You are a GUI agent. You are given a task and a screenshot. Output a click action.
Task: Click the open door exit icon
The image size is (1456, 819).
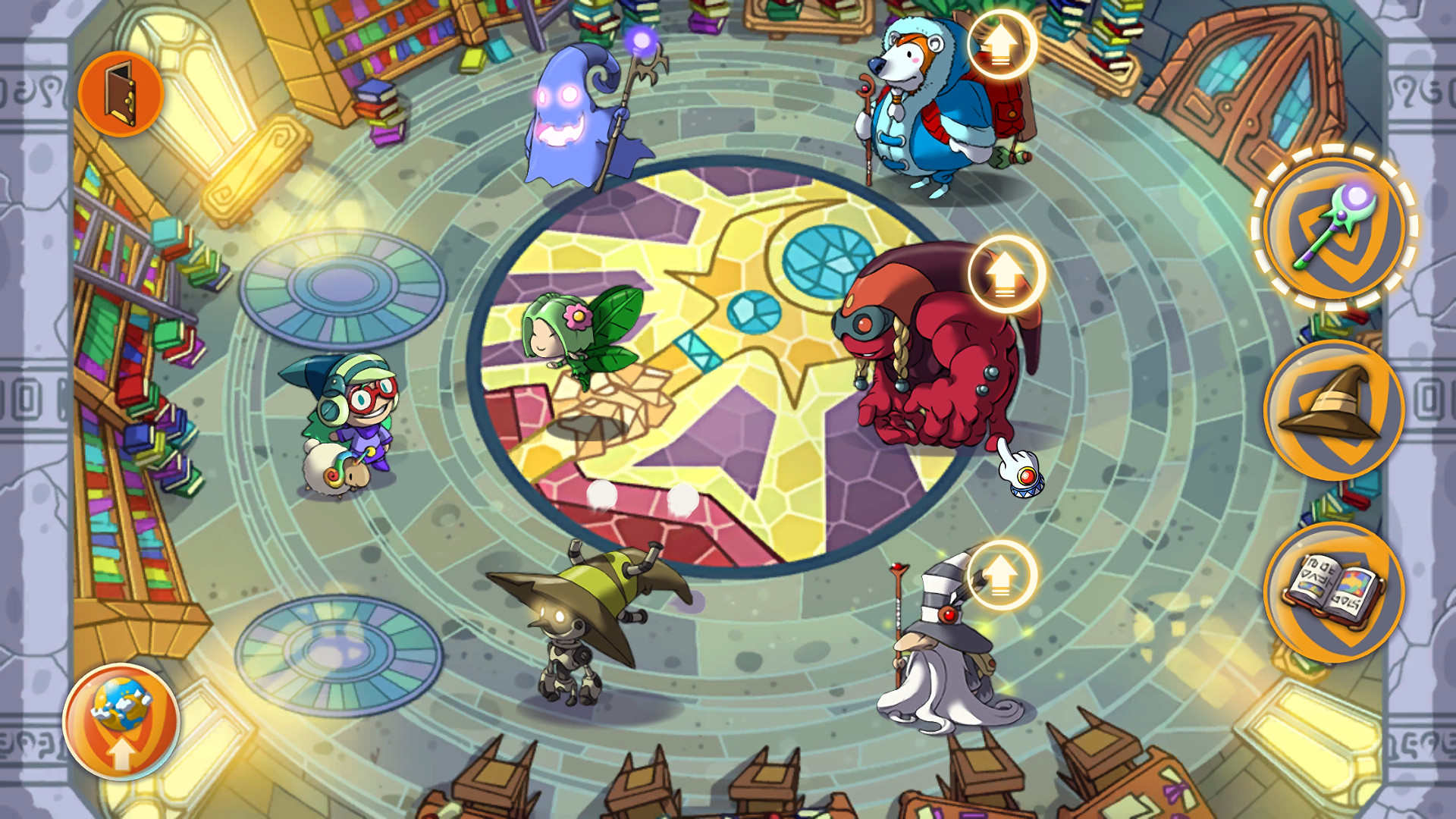119,91
